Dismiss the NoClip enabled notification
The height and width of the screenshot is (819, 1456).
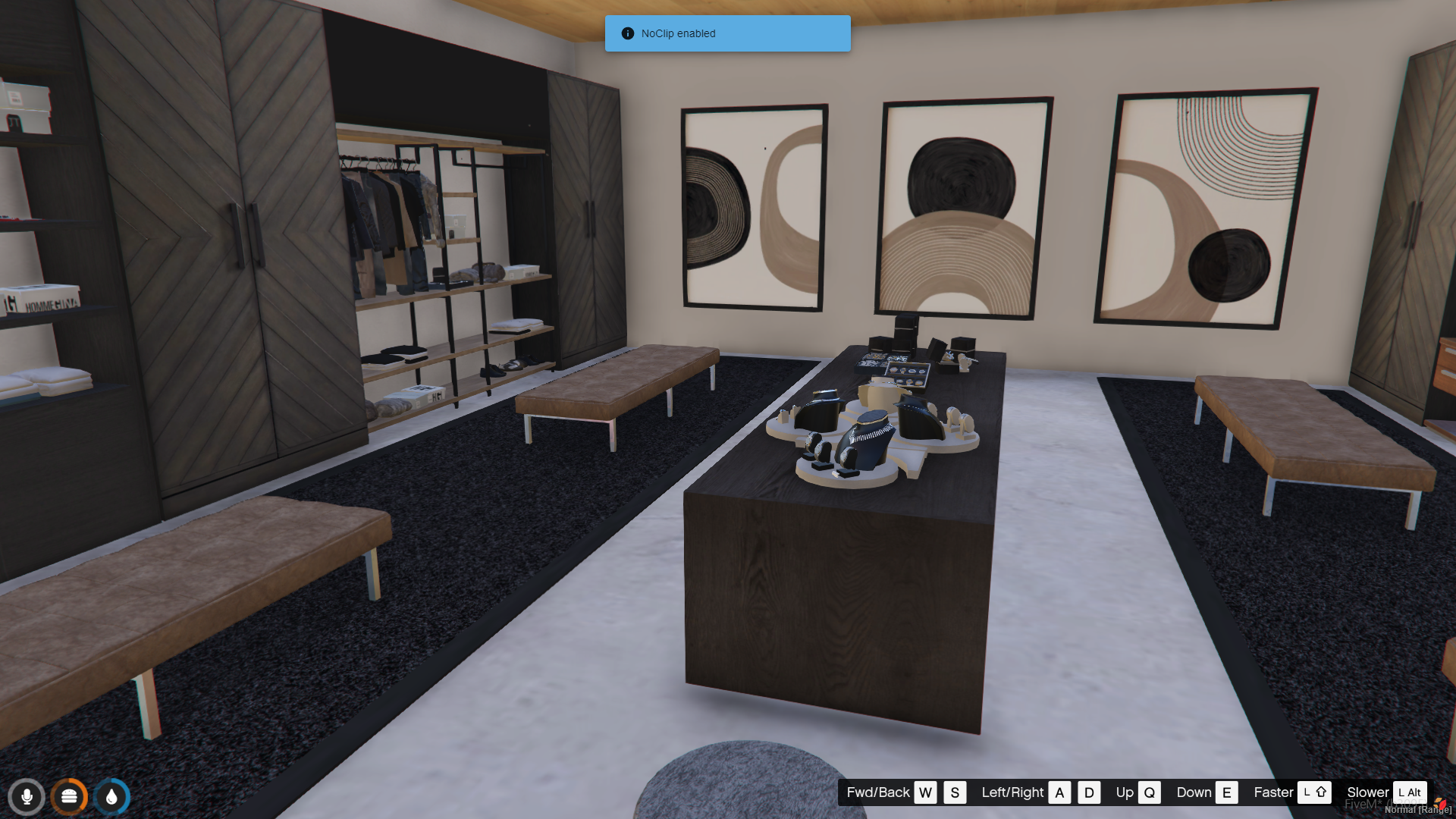(x=727, y=33)
